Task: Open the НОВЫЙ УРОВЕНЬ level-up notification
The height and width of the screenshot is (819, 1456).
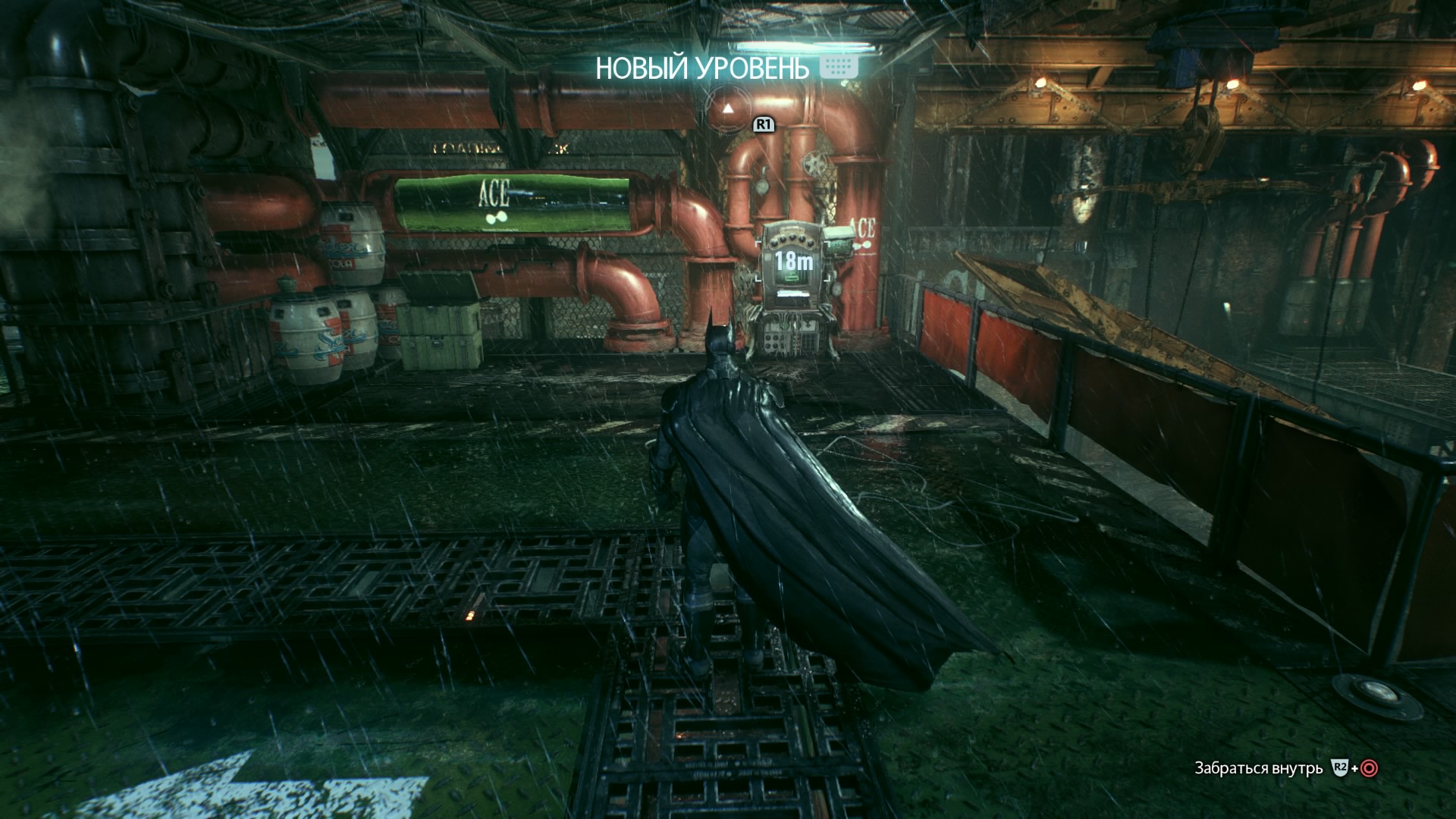Action: coord(702,68)
